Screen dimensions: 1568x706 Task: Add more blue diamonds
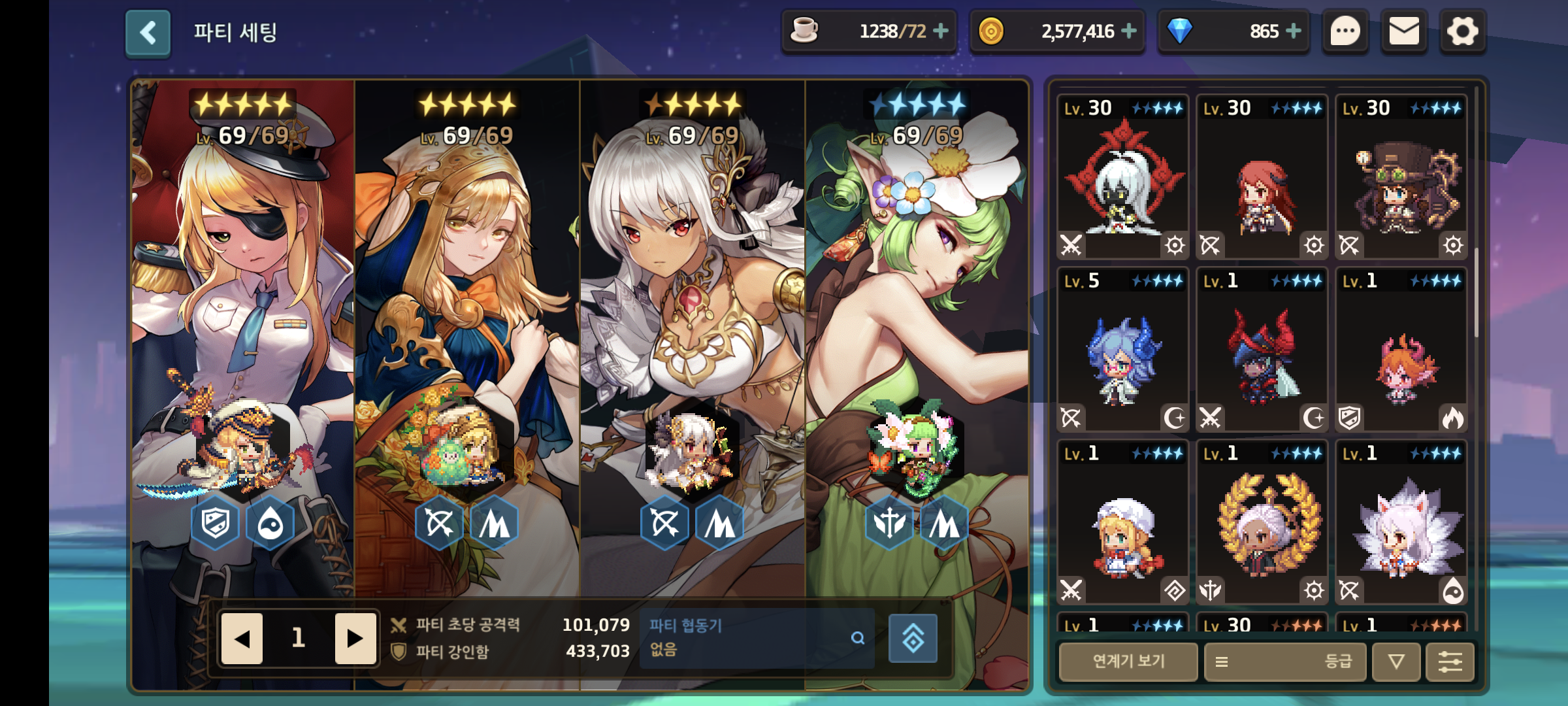tap(1294, 31)
